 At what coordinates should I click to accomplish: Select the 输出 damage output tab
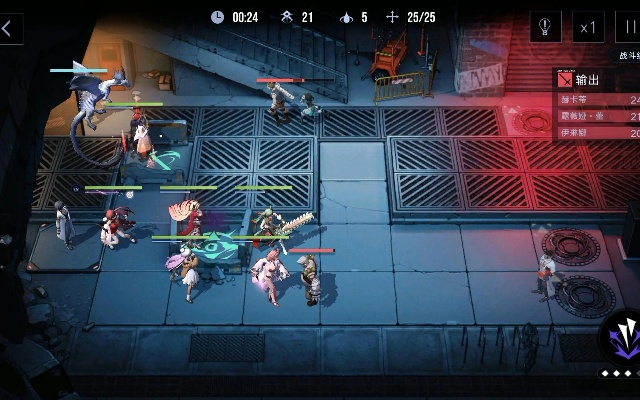[x=585, y=79]
